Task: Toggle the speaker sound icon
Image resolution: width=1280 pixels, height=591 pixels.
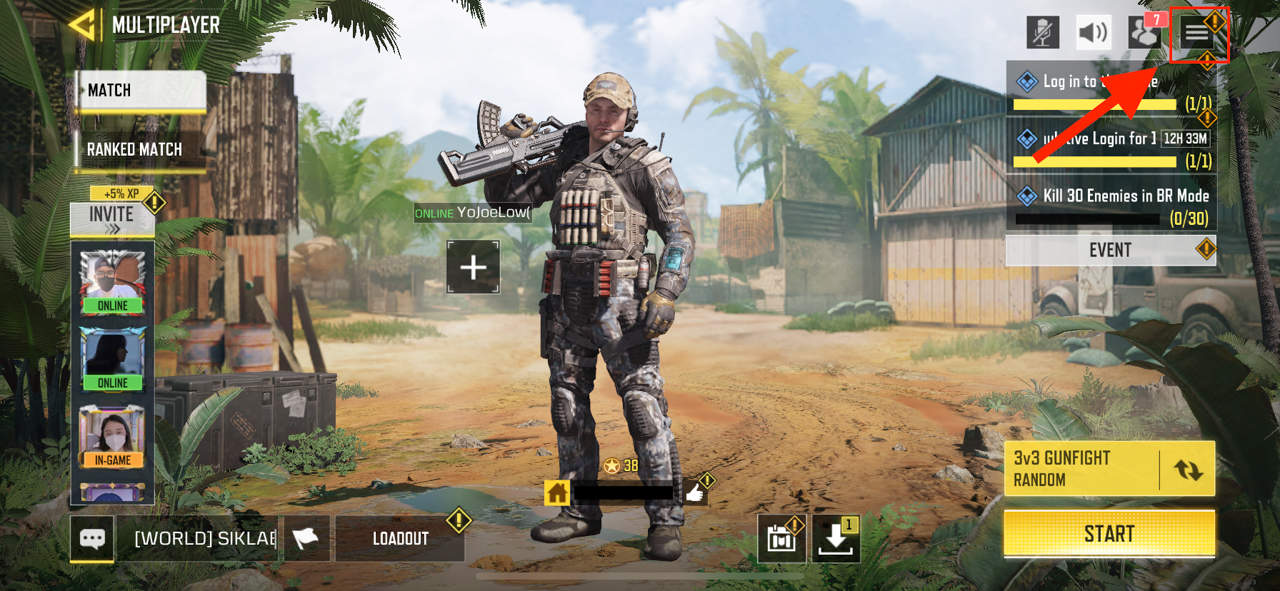Action: point(1093,33)
